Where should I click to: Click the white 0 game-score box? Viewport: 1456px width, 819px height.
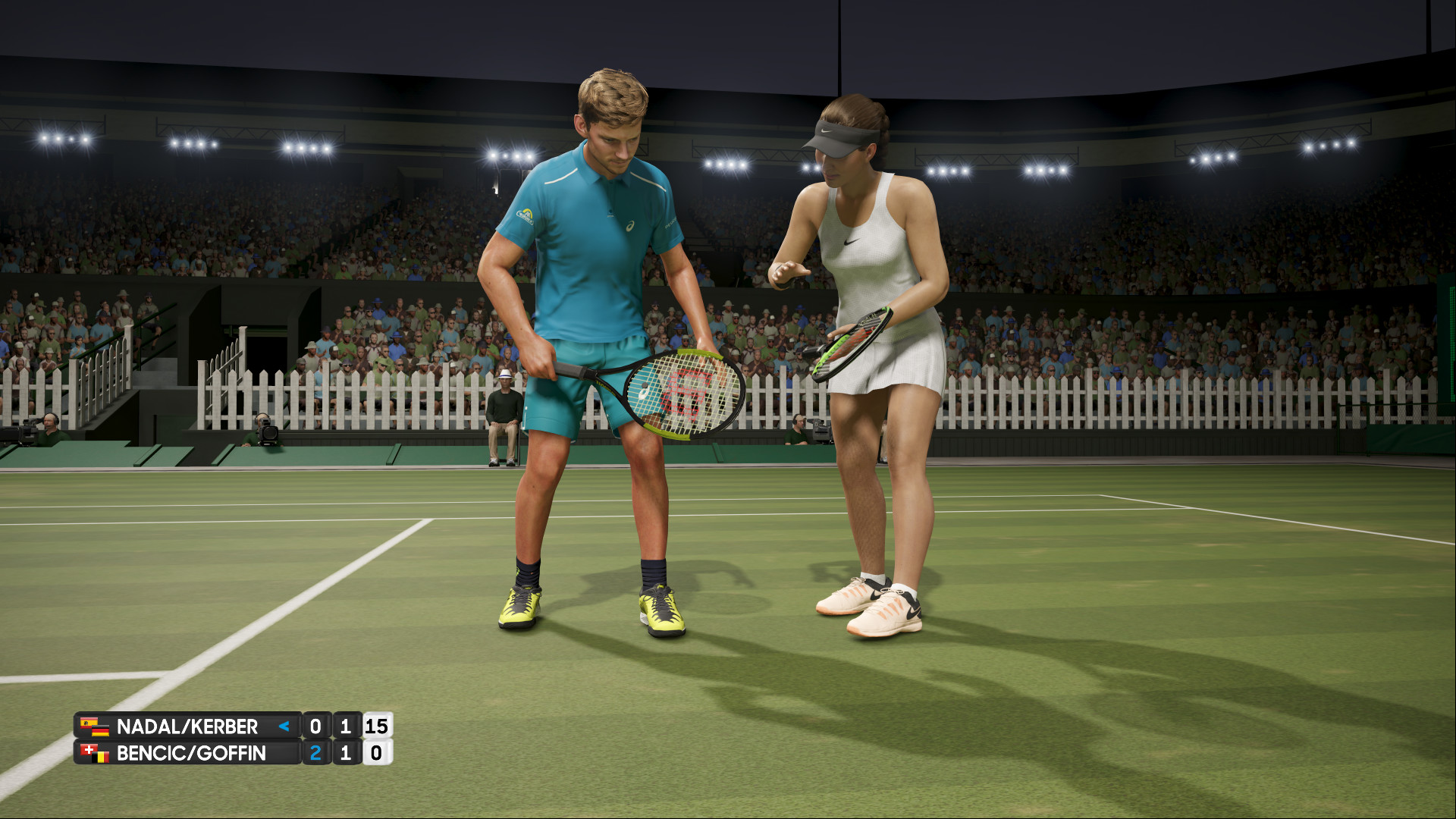coord(378,752)
